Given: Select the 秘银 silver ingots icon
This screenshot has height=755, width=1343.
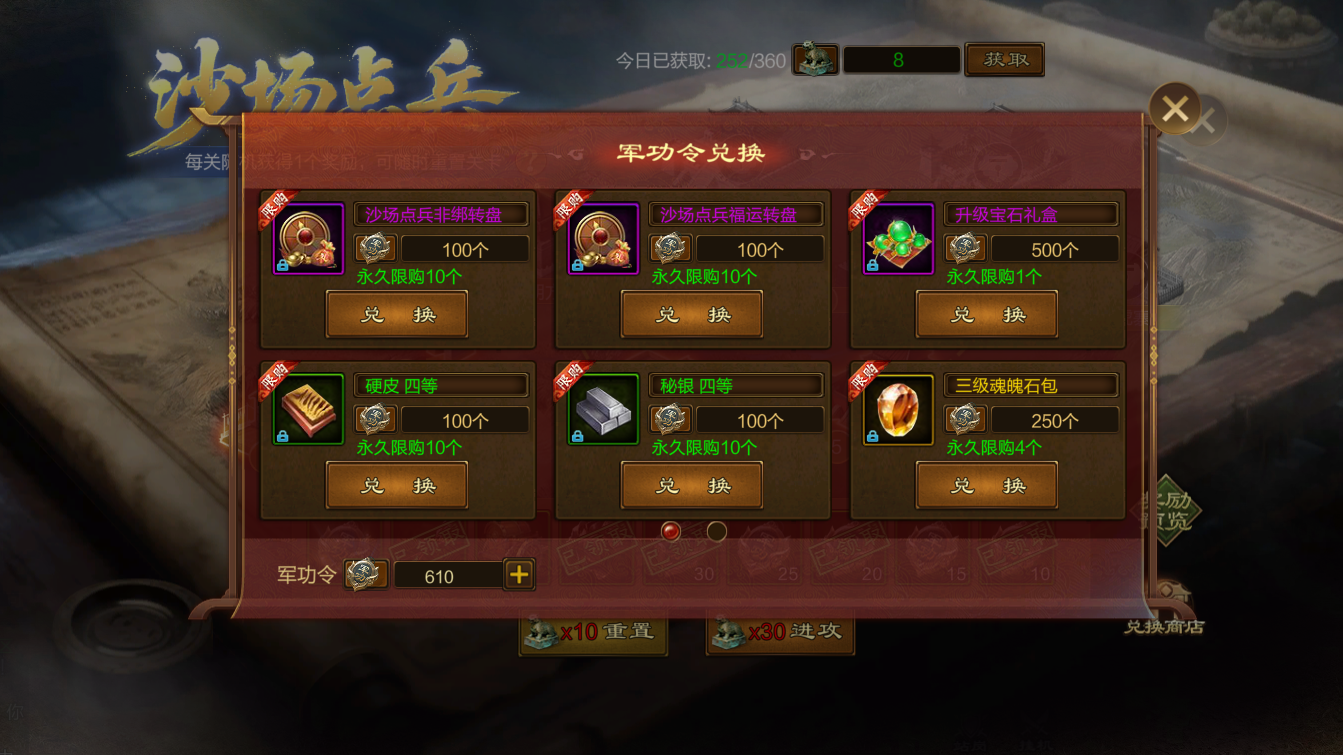Looking at the screenshot, I should point(603,410).
